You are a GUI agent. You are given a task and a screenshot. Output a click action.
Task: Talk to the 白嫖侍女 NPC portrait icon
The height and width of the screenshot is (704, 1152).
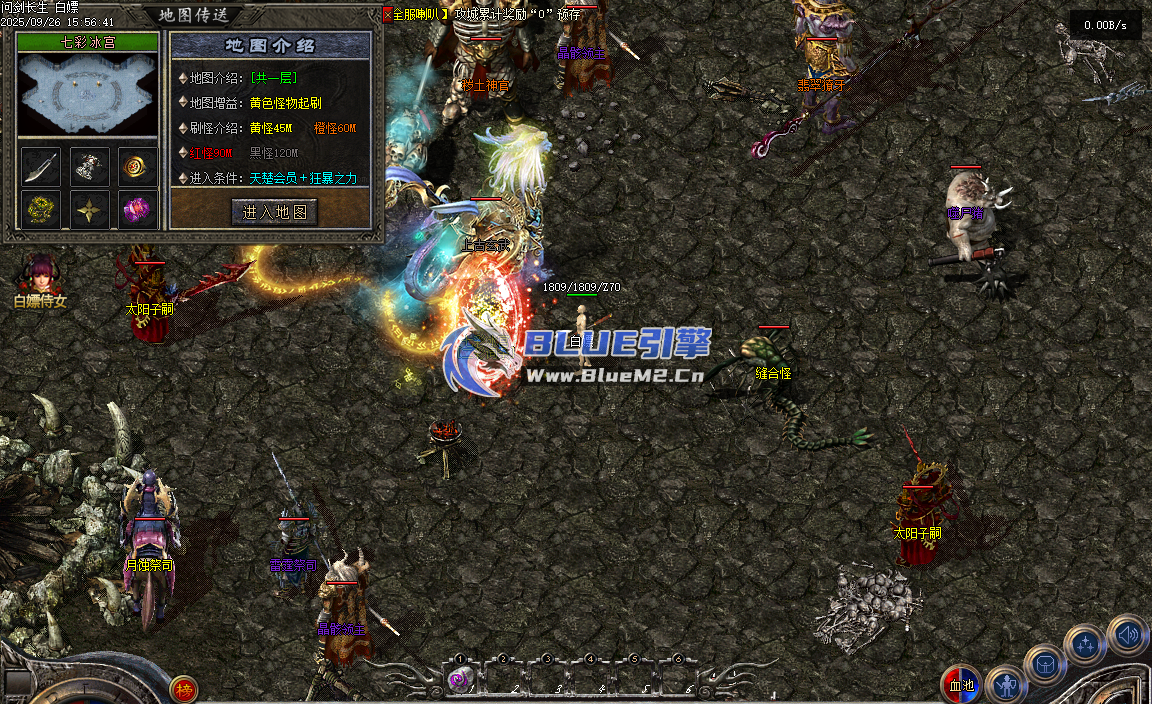(40, 275)
